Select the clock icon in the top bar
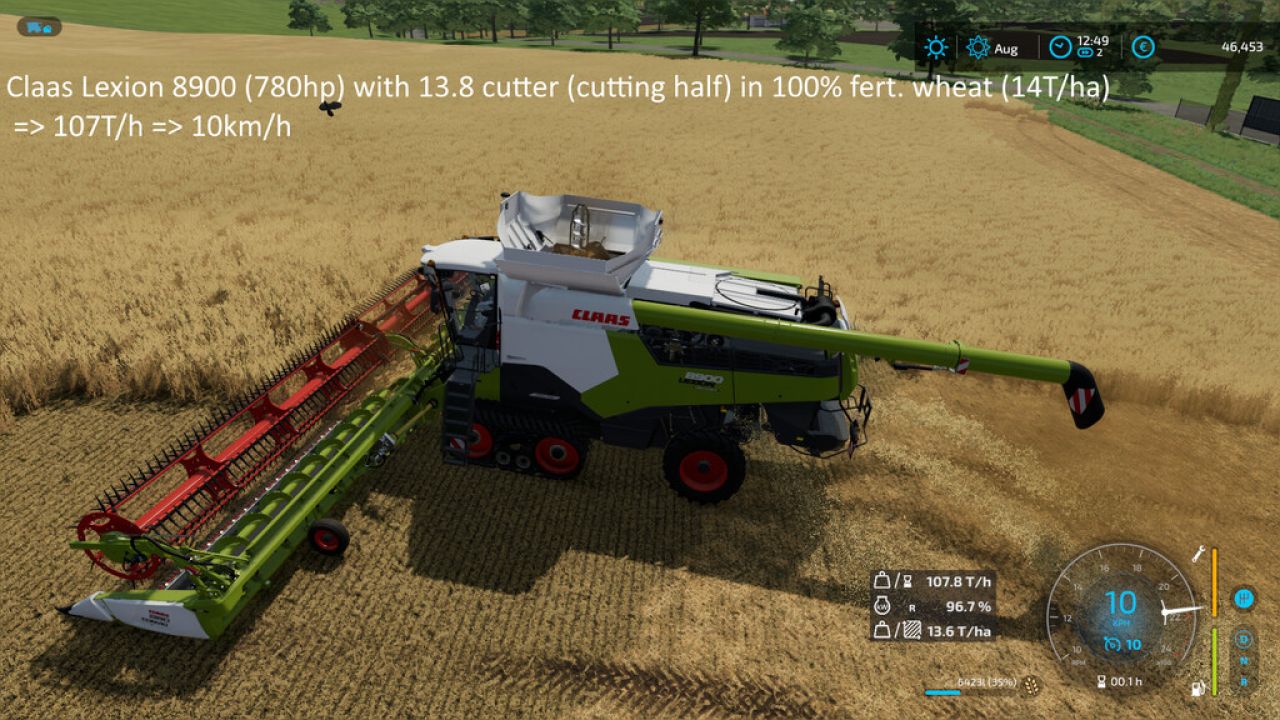Screen dimensions: 1280x720 (x=1058, y=46)
